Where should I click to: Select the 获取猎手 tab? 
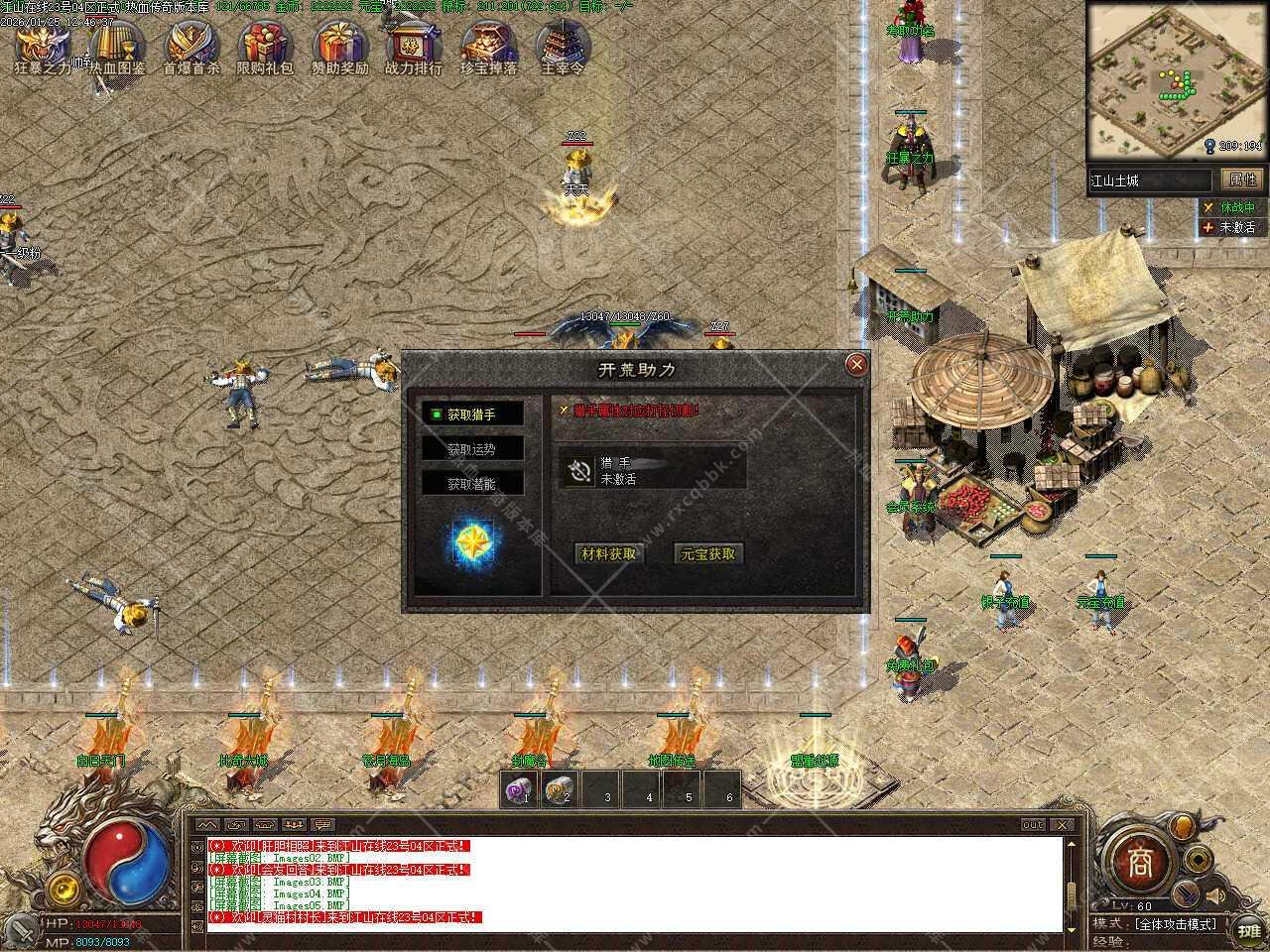(x=472, y=415)
